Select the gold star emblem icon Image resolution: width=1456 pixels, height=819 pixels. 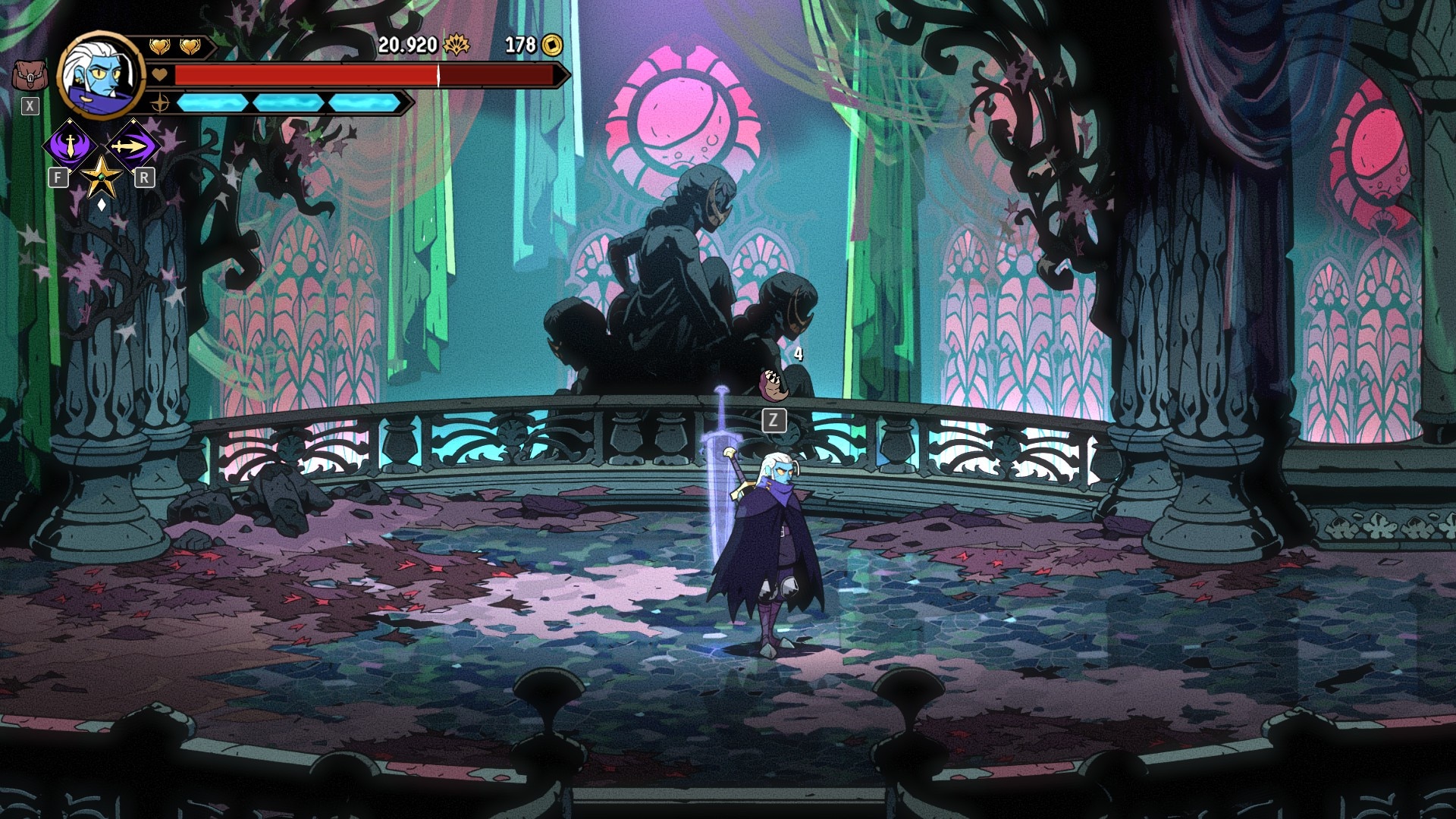point(101,177)
